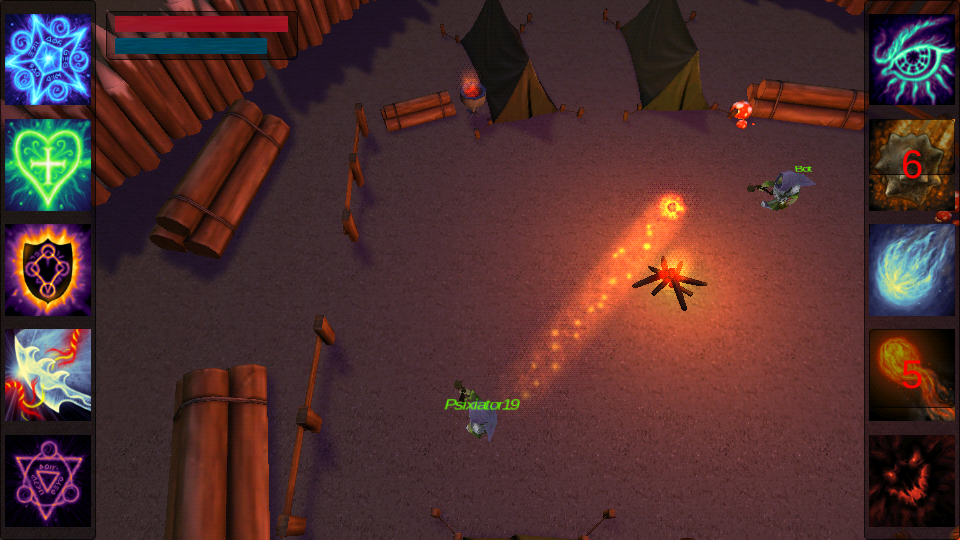Select the pink hexagram sigil spell
This screenshot has width=960, height=540.
[48, 480]
